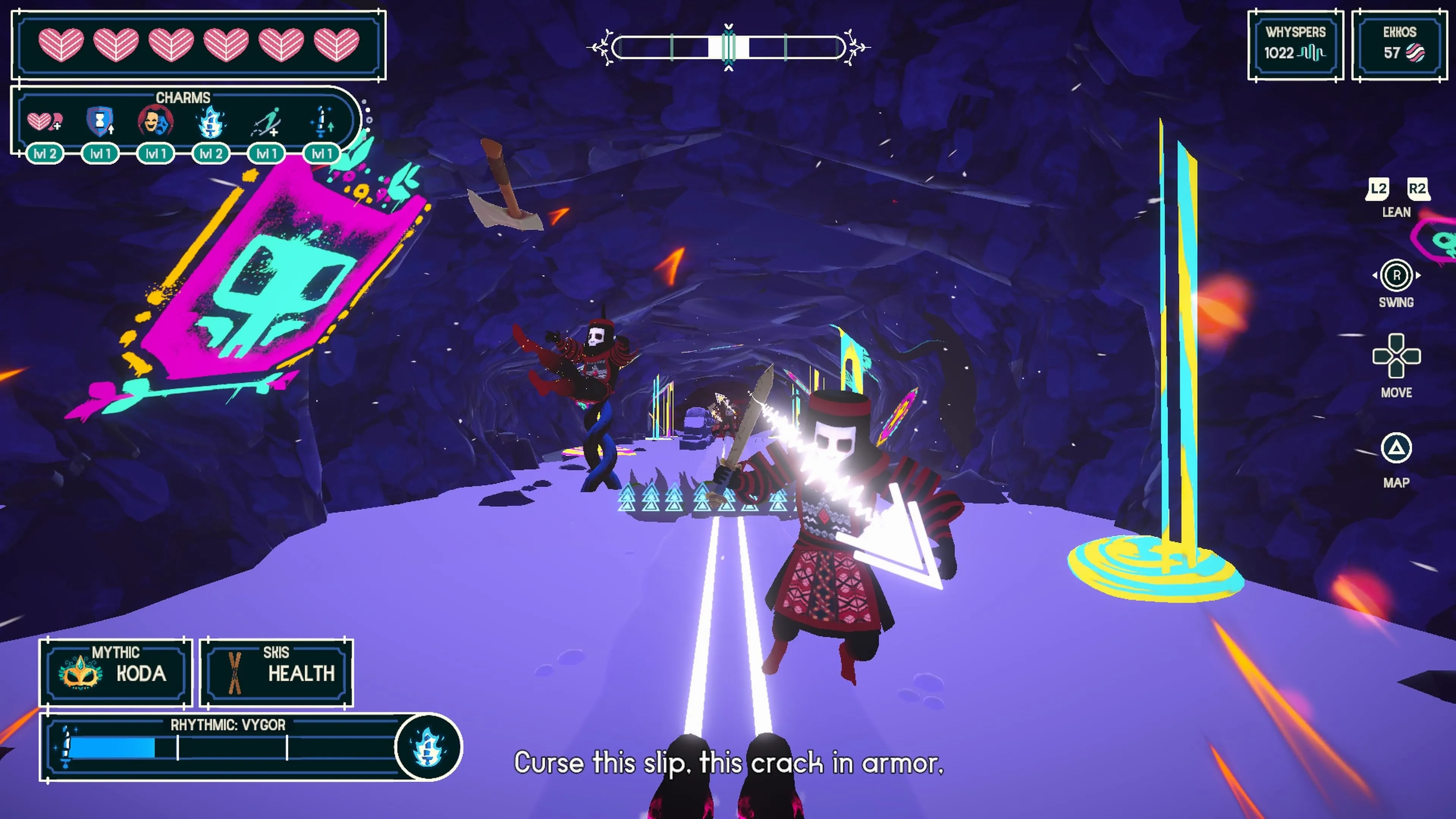Select the blue flaming sword charm

211,121
